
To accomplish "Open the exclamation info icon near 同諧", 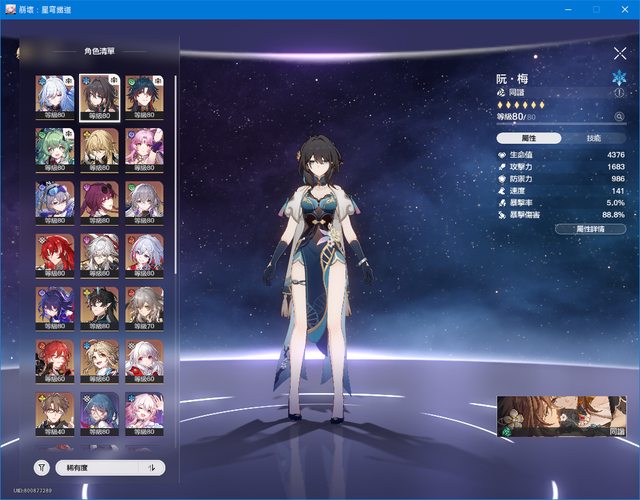I will point(619,92).
